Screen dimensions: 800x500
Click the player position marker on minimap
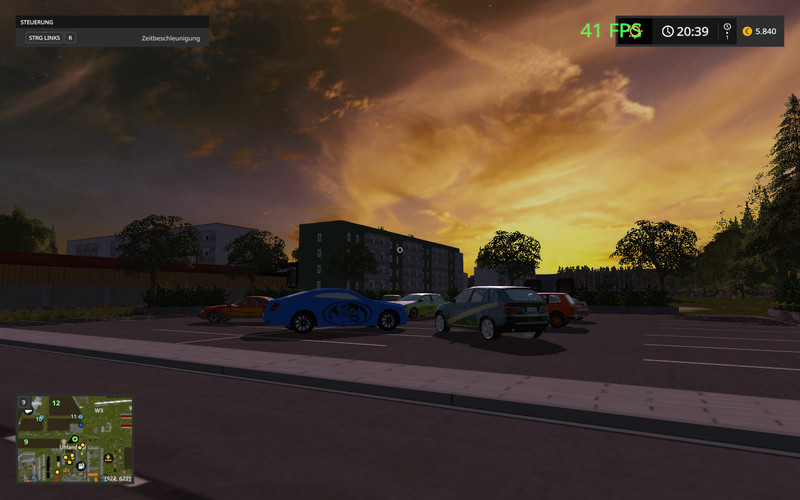click(73, 437)
